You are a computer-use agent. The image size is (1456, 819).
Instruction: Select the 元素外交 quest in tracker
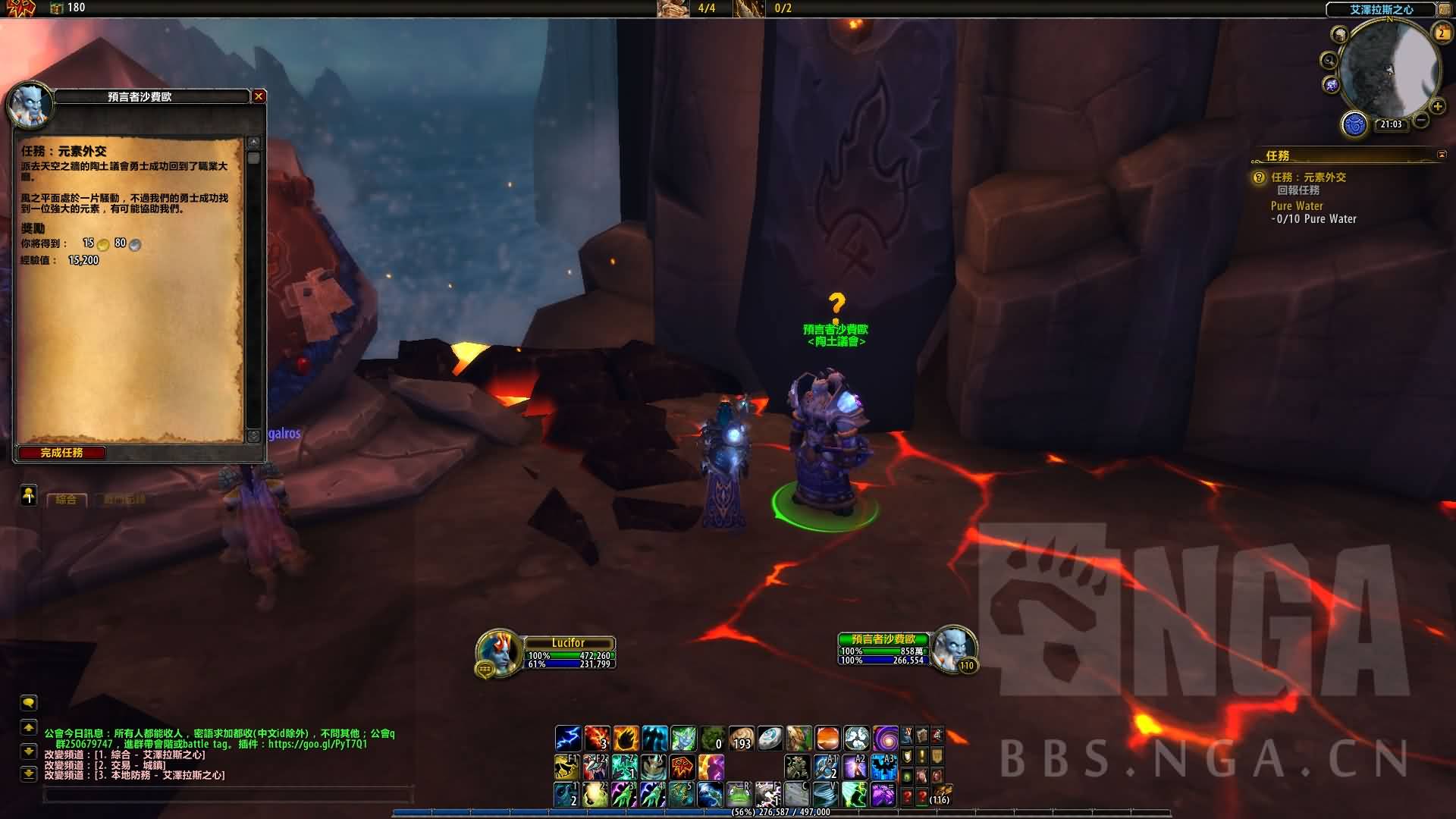tap(1308, 177)
